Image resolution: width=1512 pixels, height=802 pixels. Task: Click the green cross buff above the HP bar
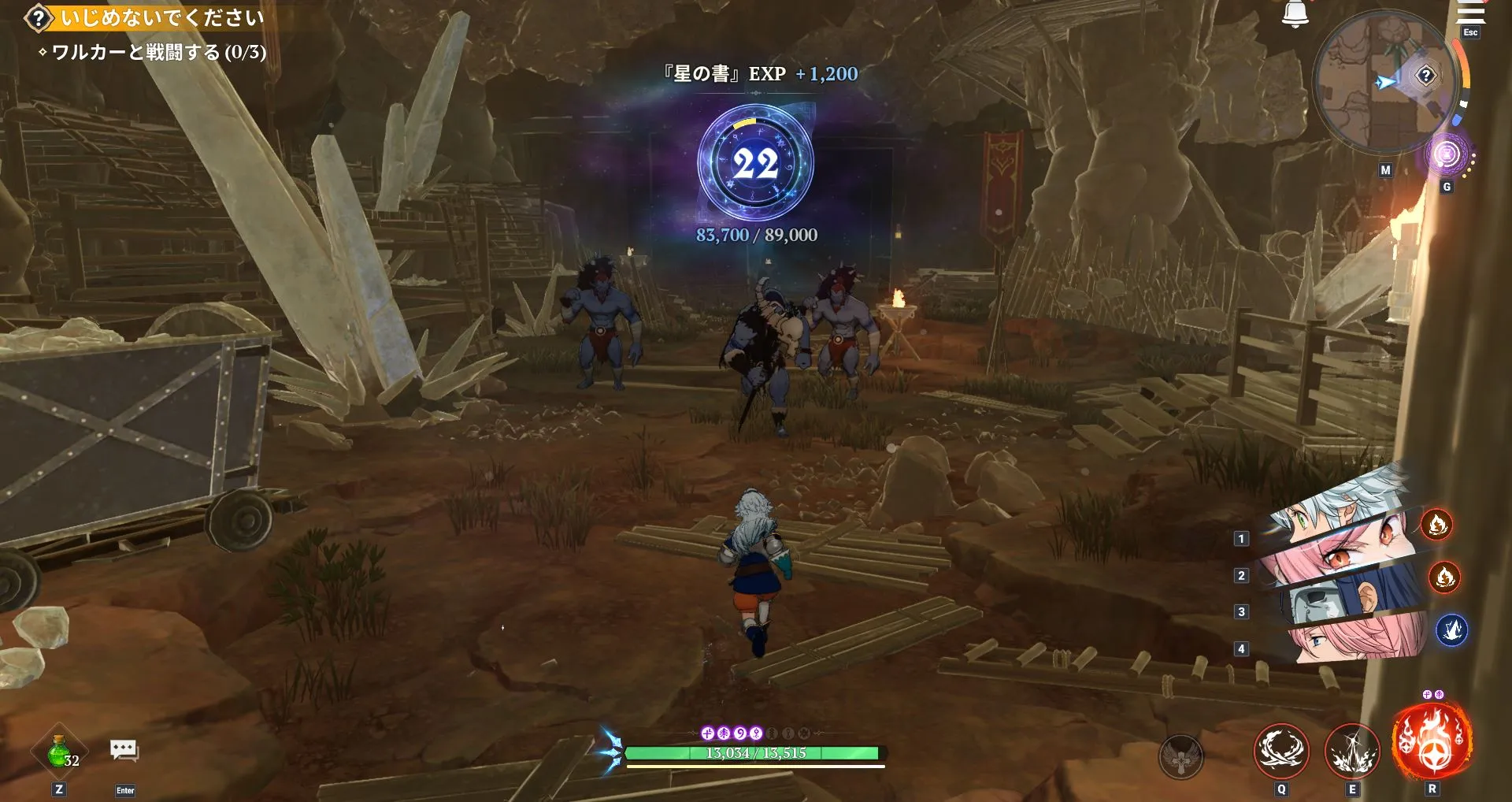click(708, 733)
